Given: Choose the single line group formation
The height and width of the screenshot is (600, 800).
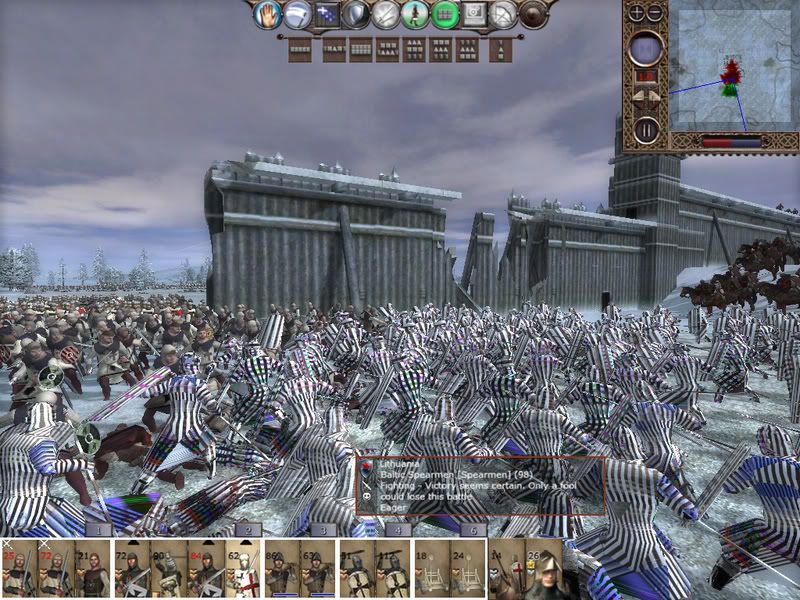Looking at the screenshot, I should [x=299, y=49].
